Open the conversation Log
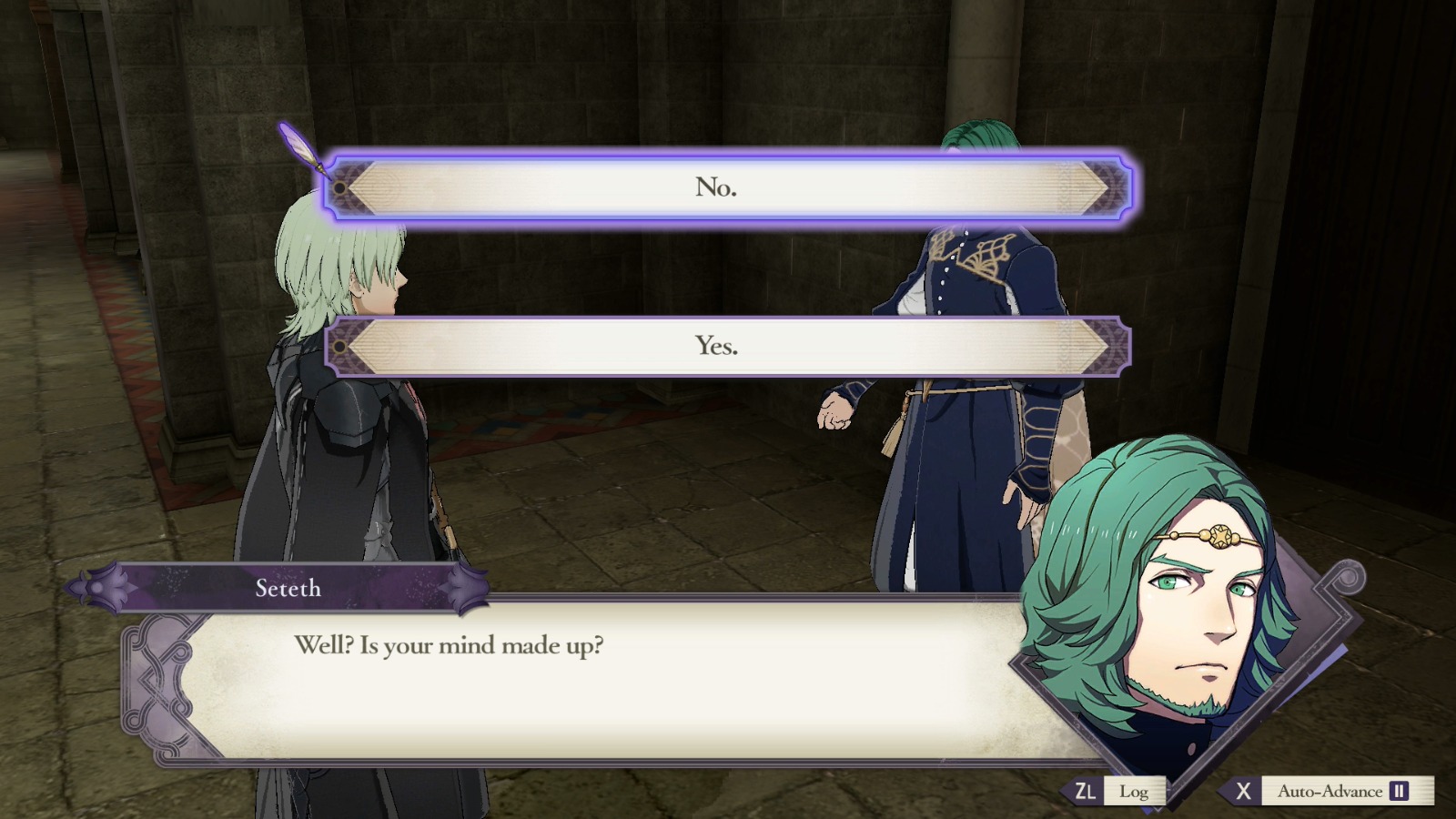This screenshot has height=819, width=1456. click(1134, 791)
